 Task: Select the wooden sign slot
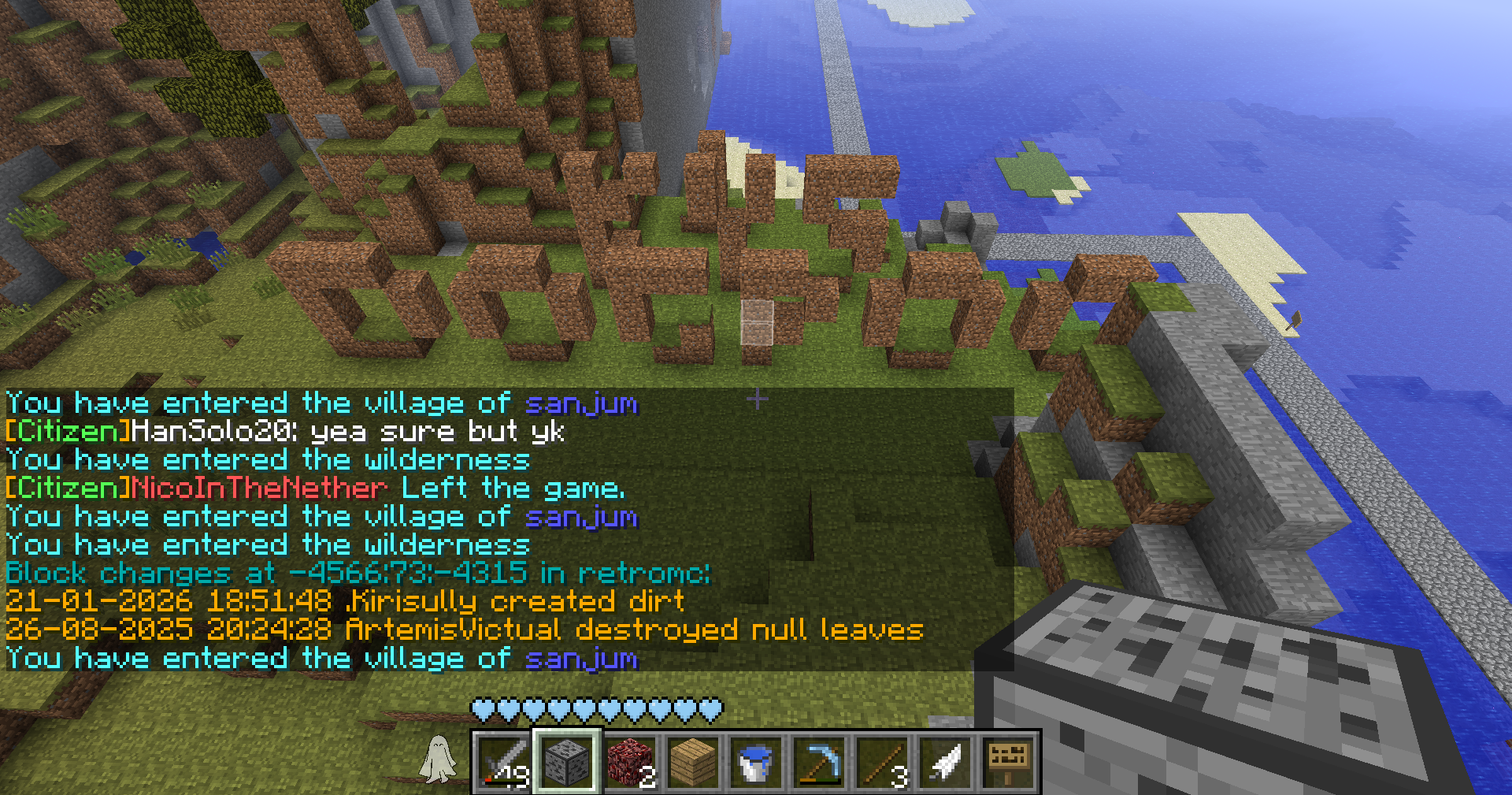pos(1008,762)
